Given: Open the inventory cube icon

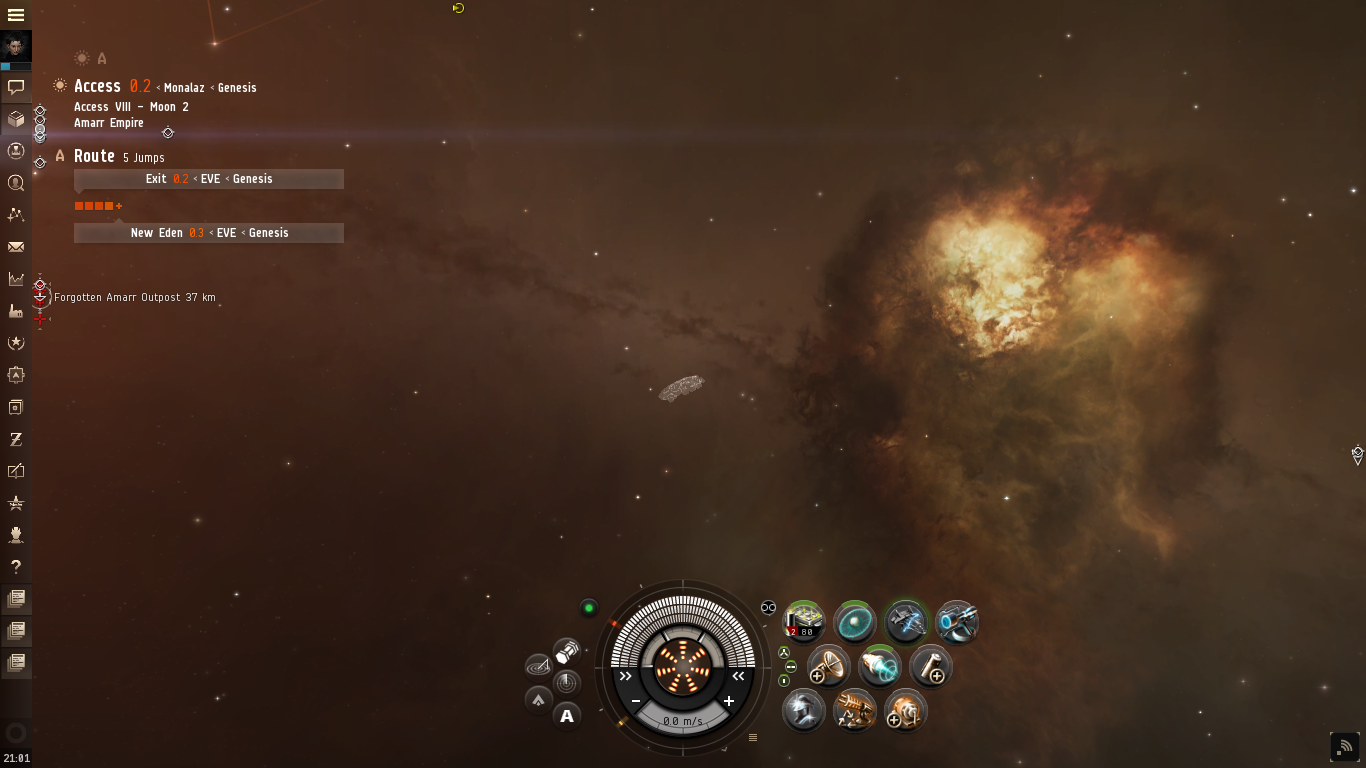Looking at the screenshot, I should [16, 119].
